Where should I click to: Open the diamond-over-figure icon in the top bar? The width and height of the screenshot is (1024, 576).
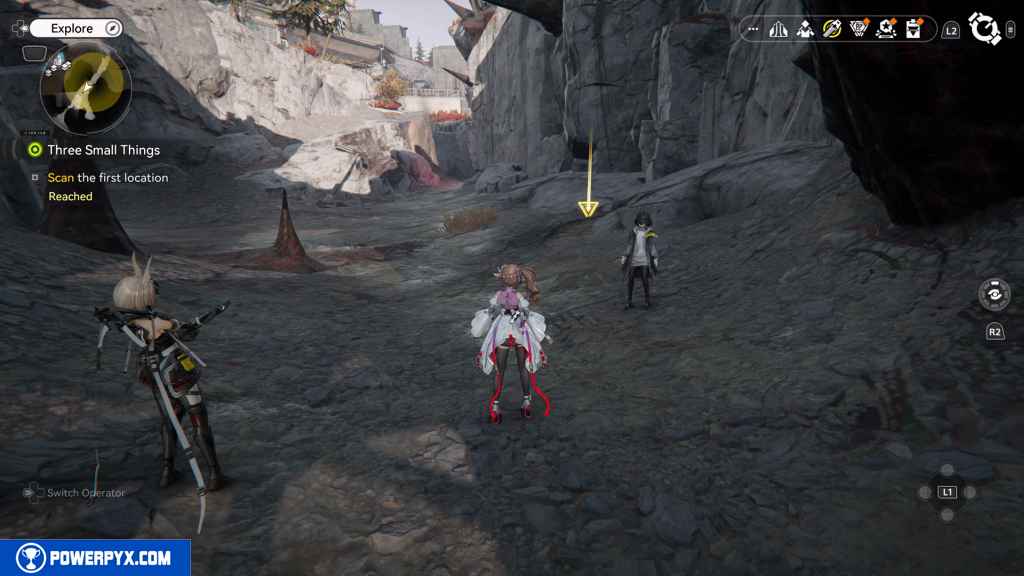805,30
